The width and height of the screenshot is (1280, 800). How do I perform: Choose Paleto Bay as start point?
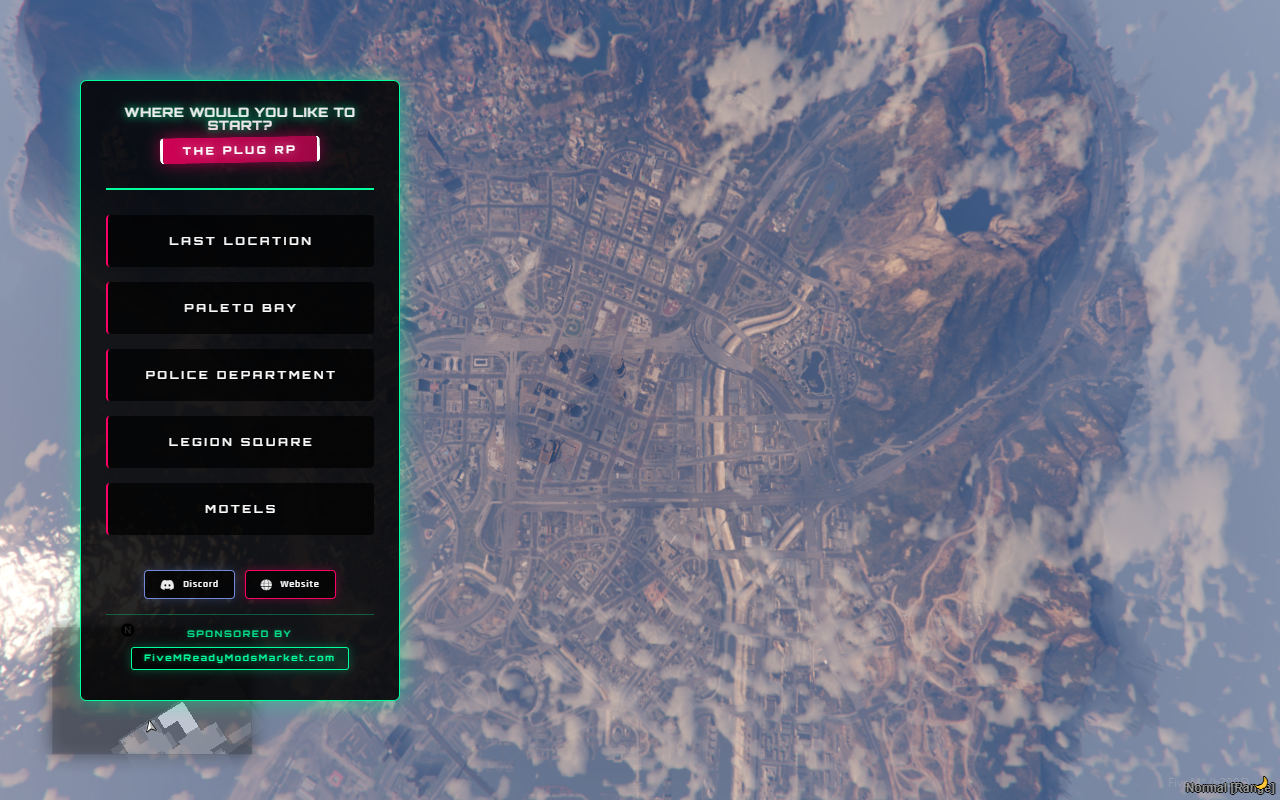click(x=240, y=308)
